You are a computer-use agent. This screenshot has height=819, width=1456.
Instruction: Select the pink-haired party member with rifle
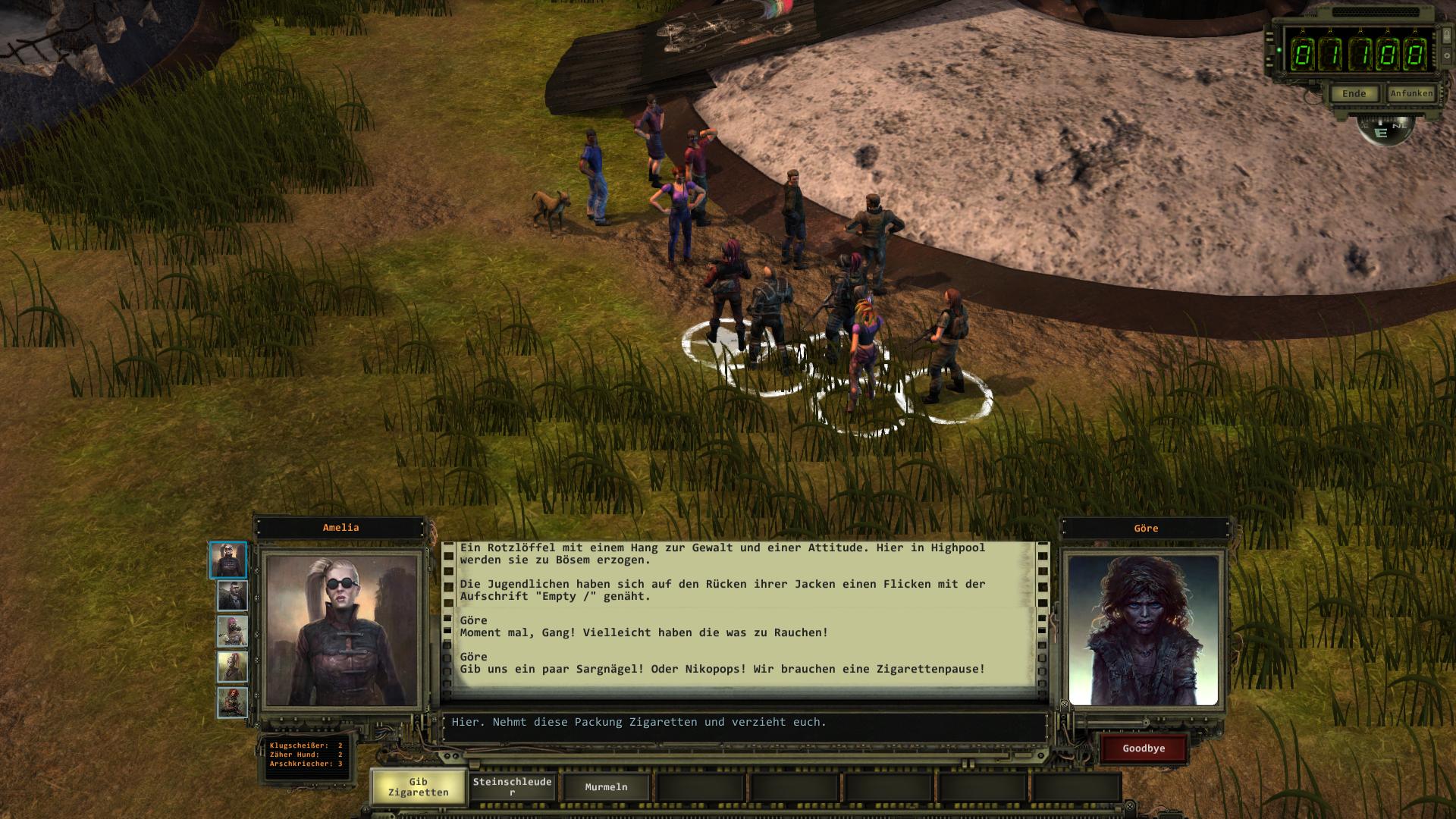(x=232, y=631)
